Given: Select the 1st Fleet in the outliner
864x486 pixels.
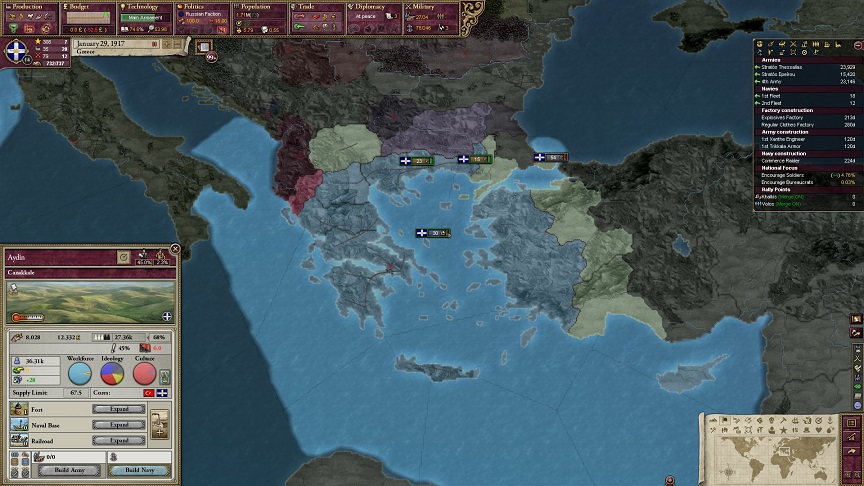Looking at the screenshot, I should [790, 96].
